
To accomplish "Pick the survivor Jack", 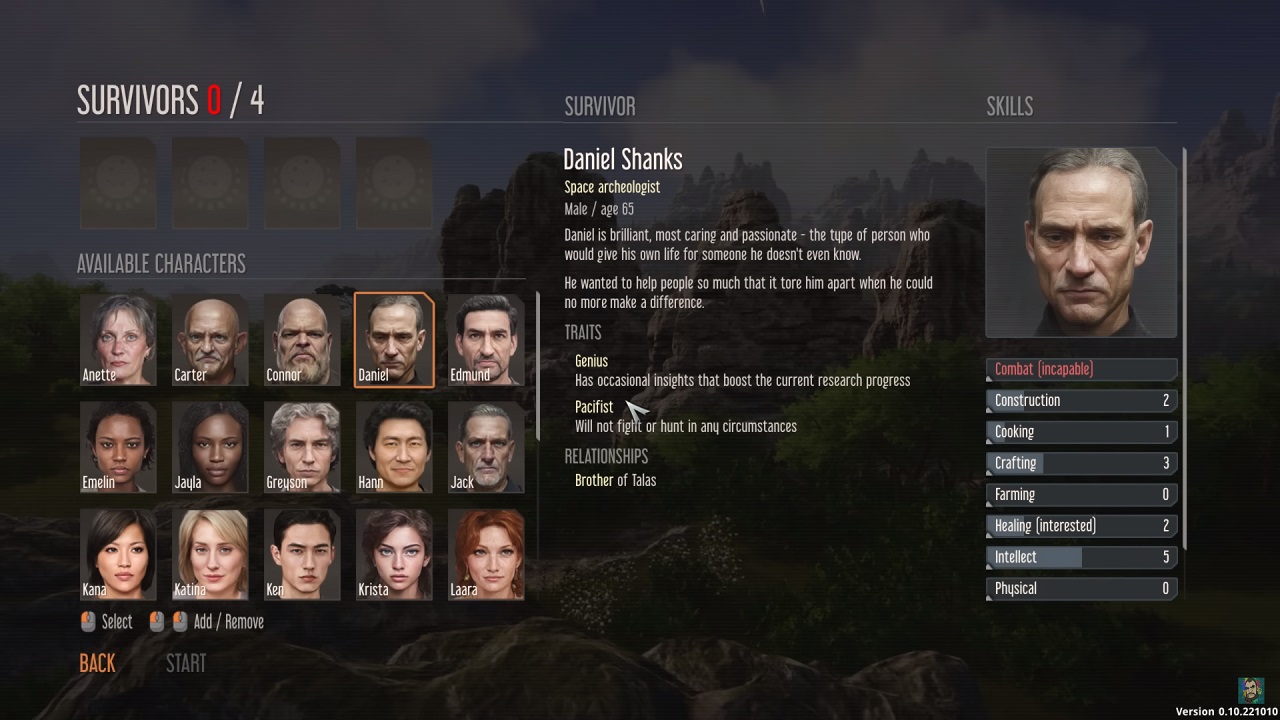I will tap(486, 447).
